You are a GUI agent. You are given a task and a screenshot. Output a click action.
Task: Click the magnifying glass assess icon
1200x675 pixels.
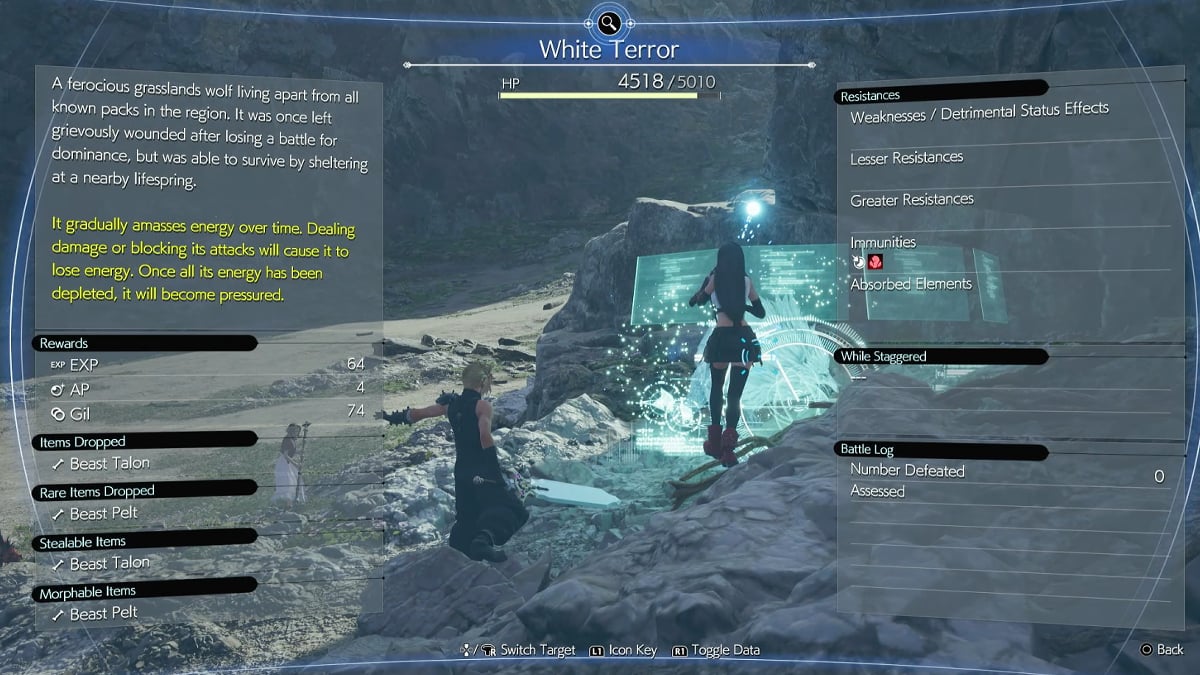[608, 23]
